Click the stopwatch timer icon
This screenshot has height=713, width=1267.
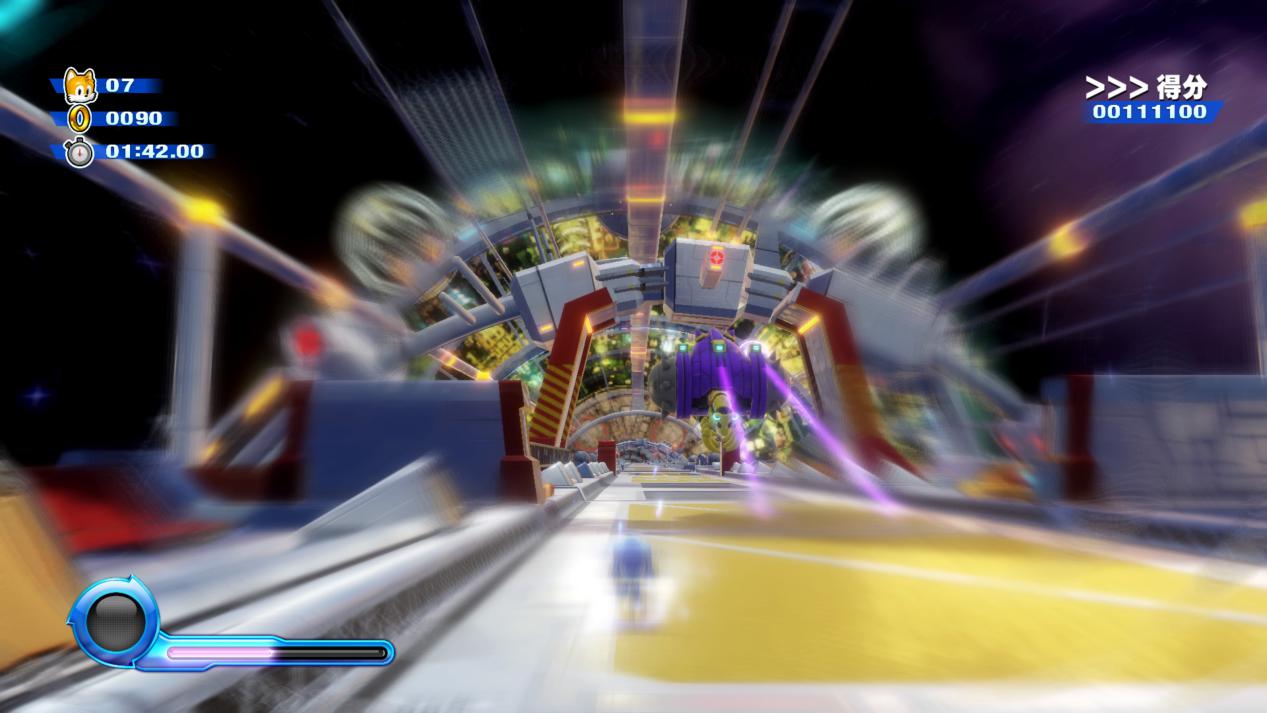coord(79,152)
